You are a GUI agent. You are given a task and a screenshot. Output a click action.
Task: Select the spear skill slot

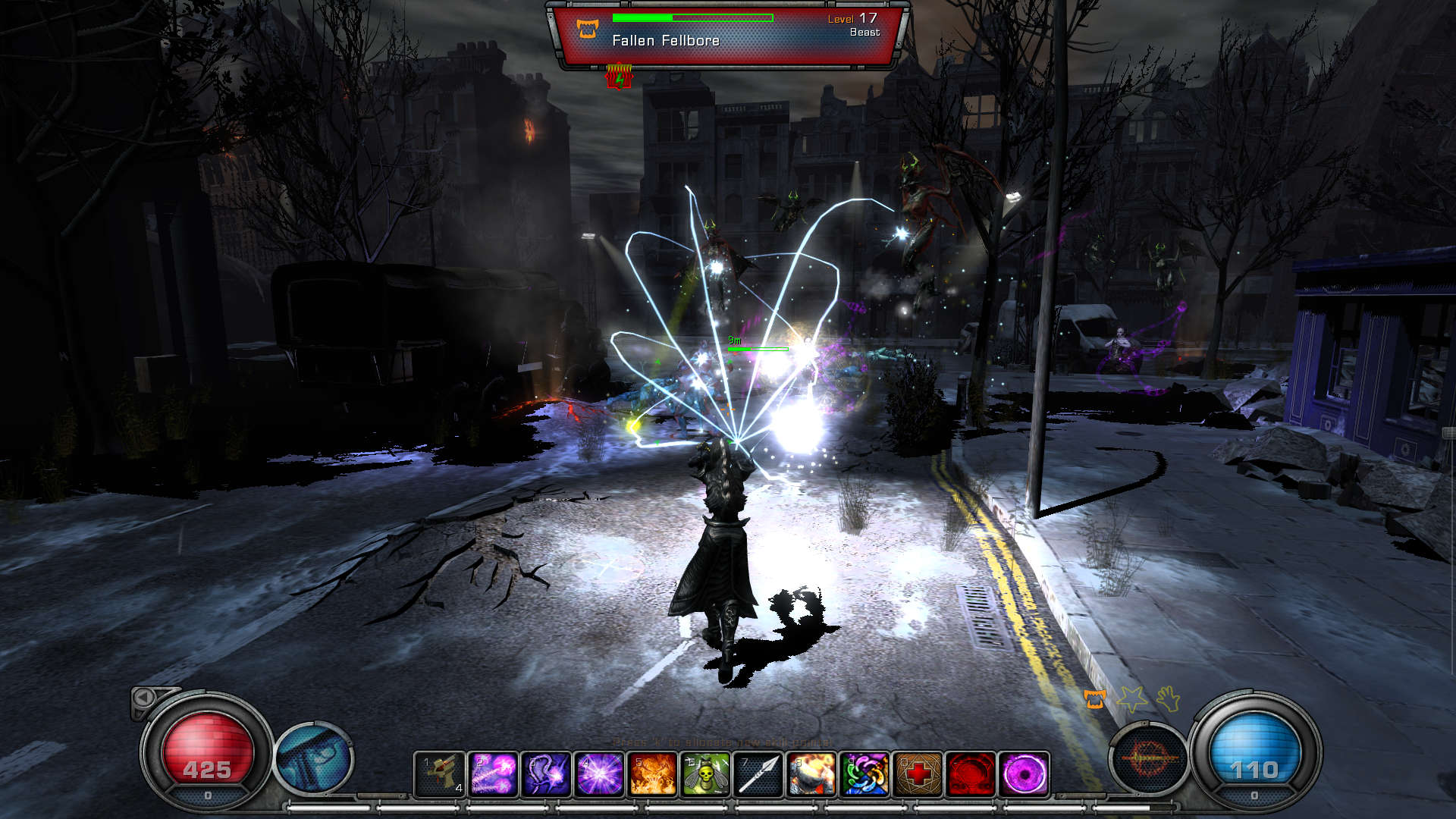coord(758,774)
